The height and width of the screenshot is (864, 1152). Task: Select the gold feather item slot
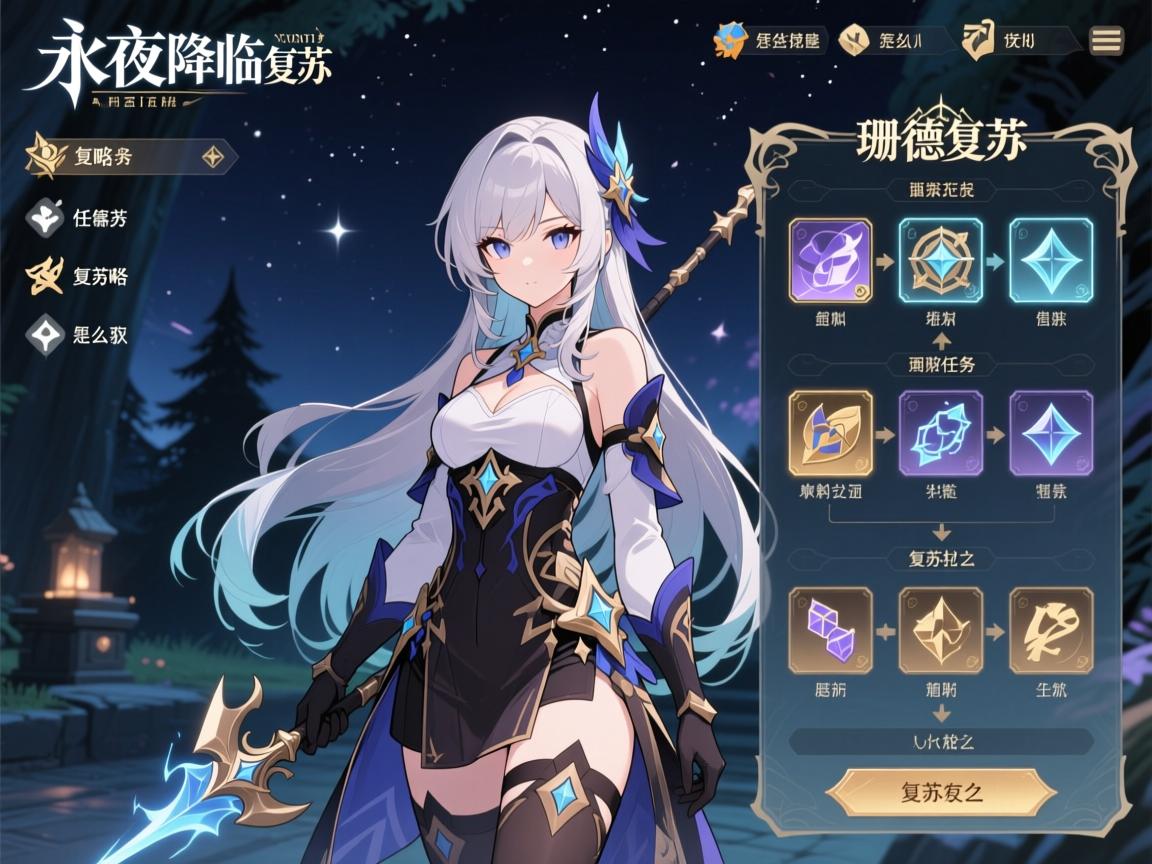tap(831, 432)
